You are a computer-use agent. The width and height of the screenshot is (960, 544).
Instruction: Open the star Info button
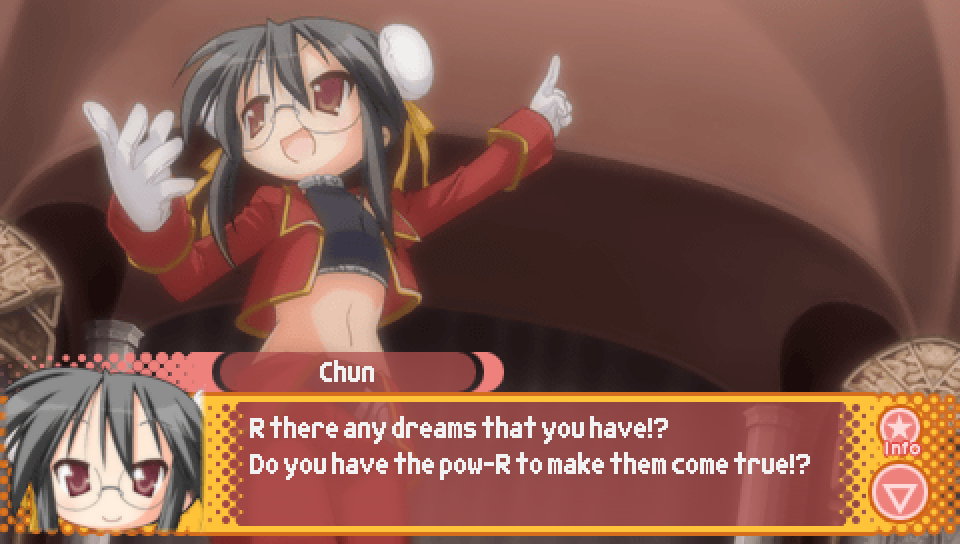[900, 430]
